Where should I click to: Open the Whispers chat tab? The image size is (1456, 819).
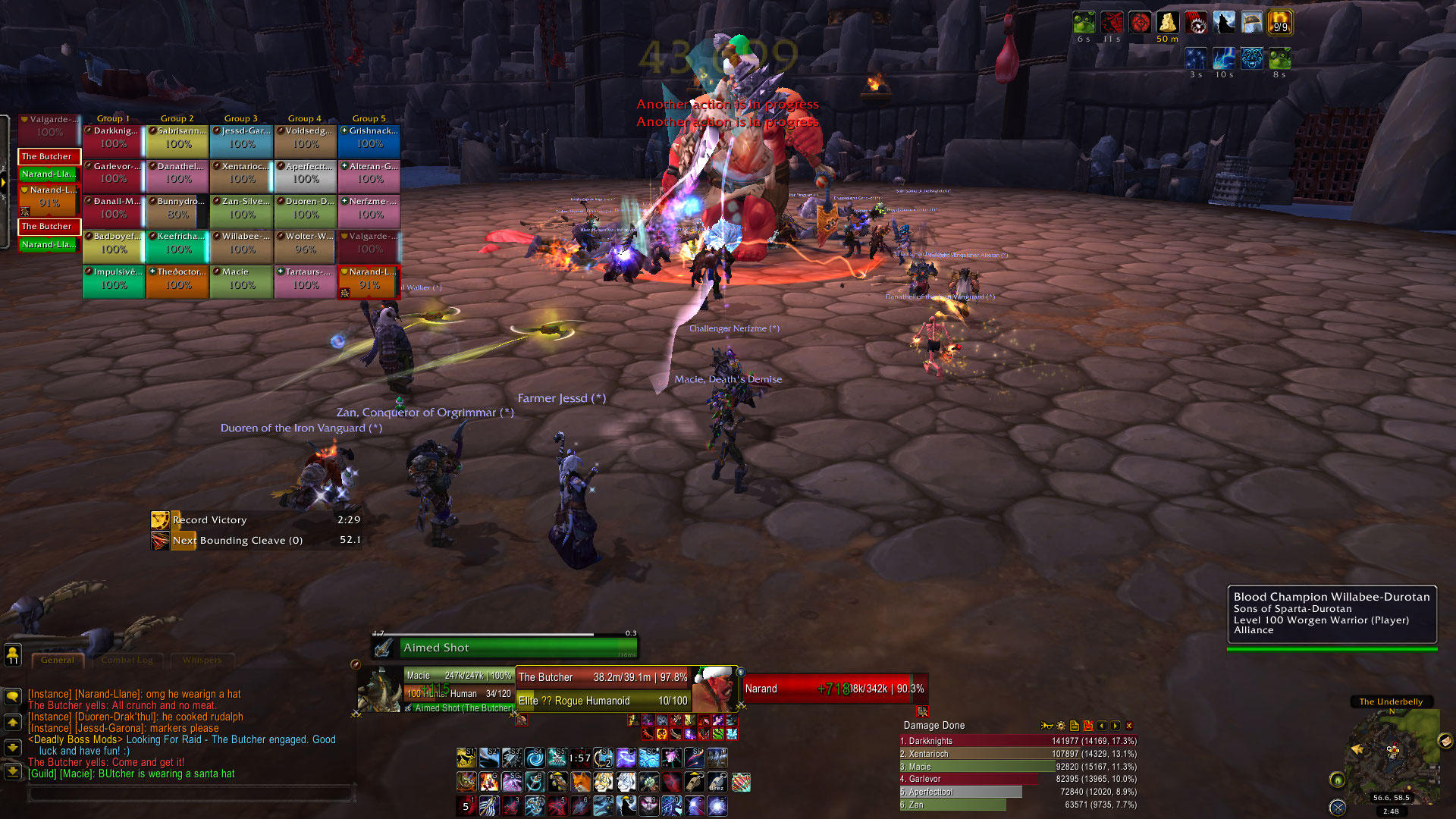[x=202, y=660]
